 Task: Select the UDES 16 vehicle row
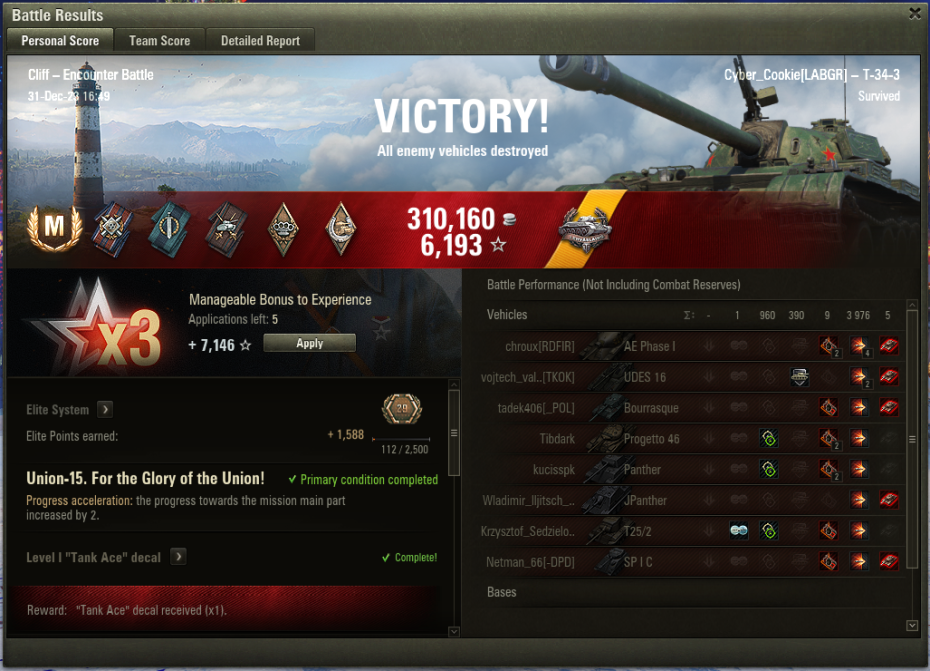[x=644, y=377]
